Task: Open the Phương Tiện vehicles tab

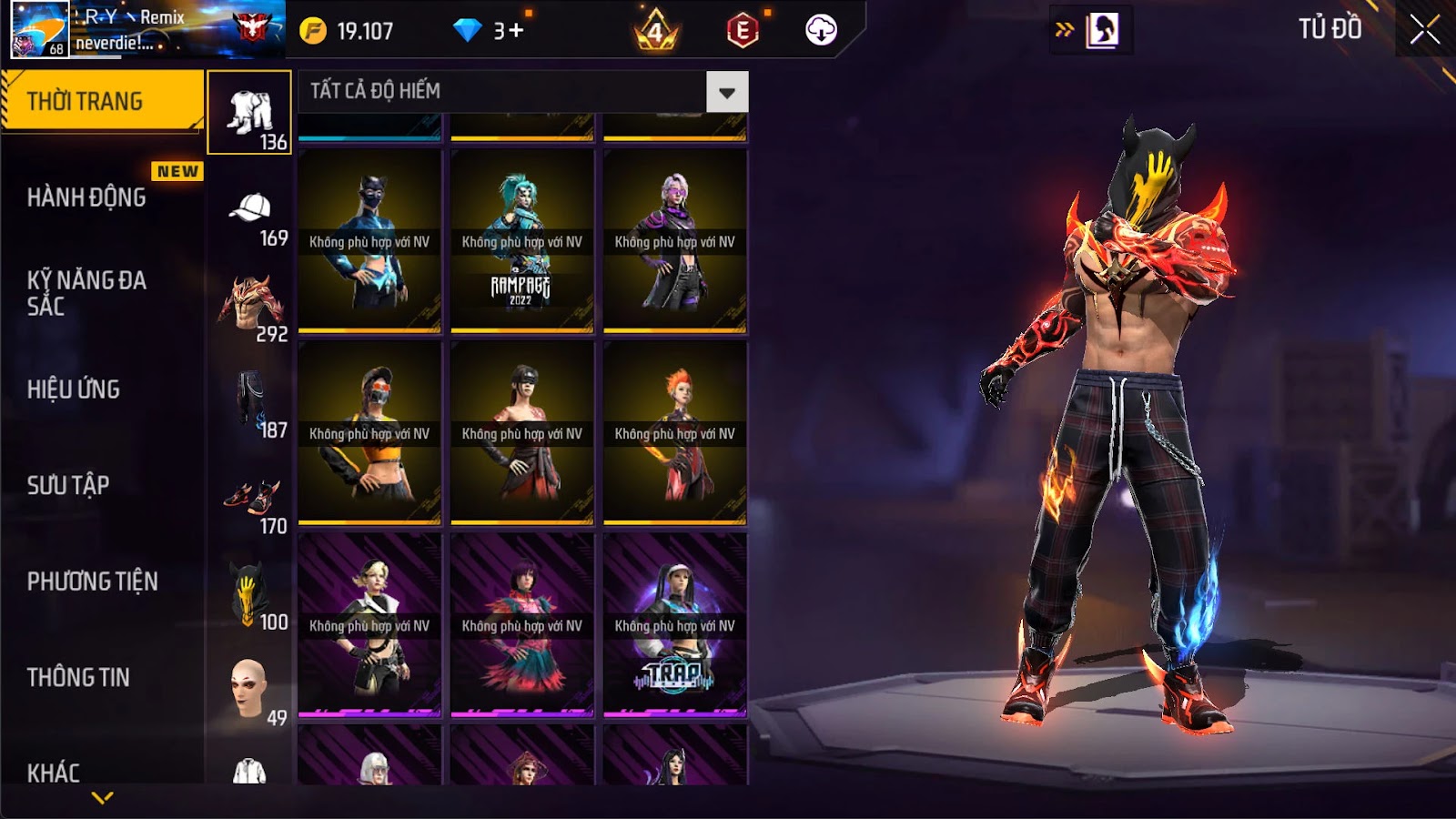Action: [x=92, y=581]
